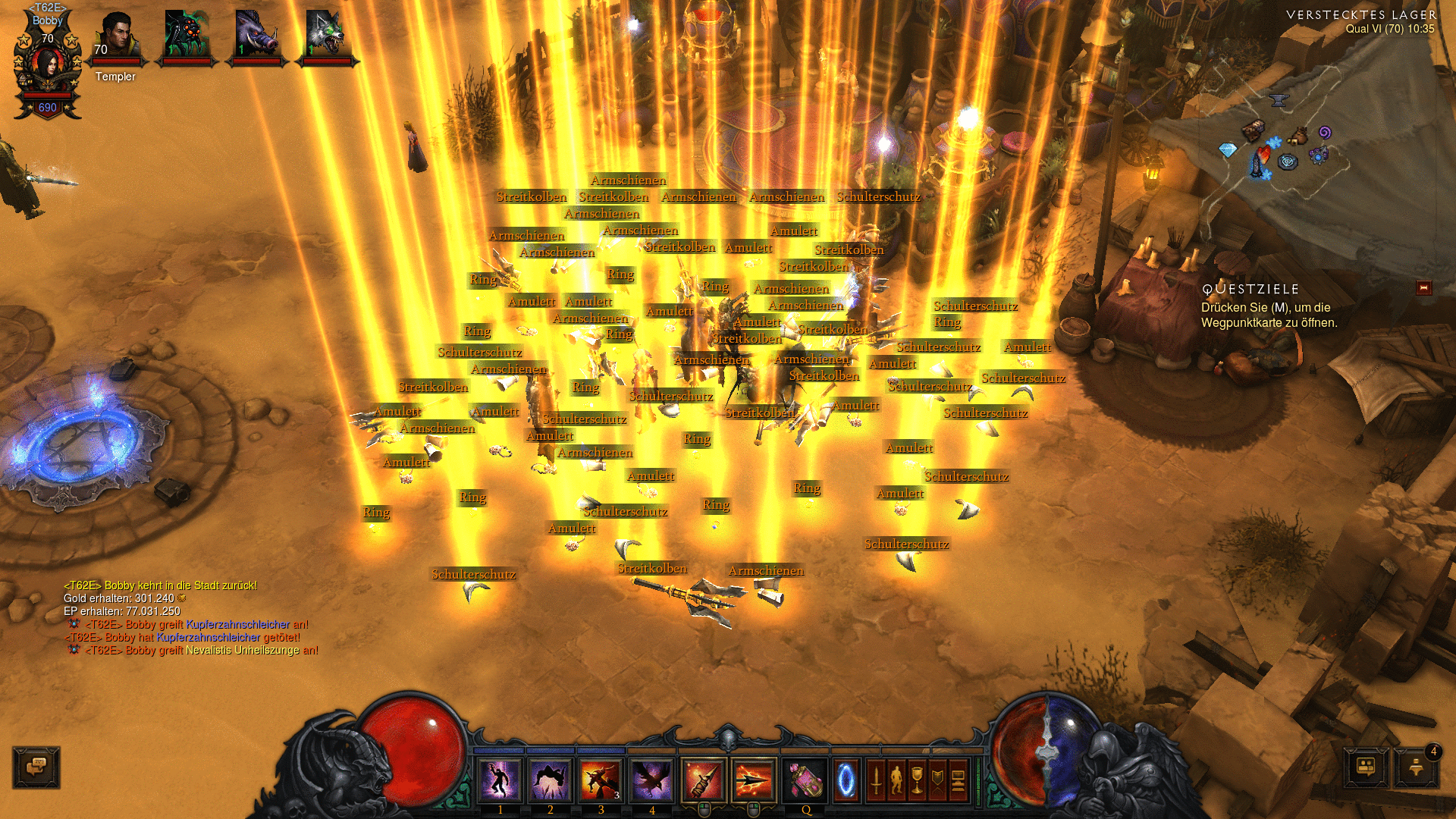Drink the pink health potion
The height and width of the screenshot is (819, 1456).
pos(805,780)
